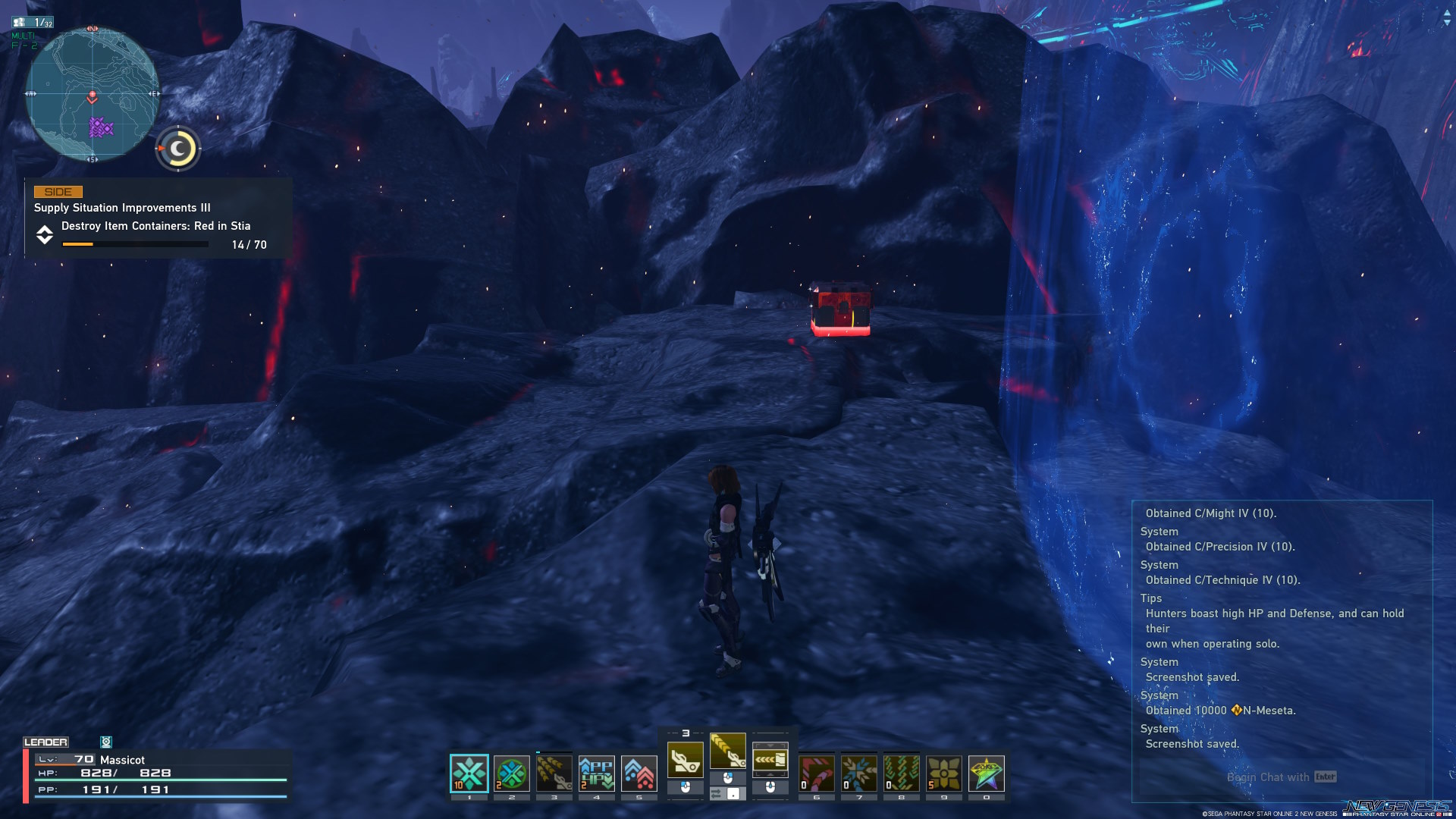
Task: Toggle the left mouse button skill binding icon
Action: point(685,787)
